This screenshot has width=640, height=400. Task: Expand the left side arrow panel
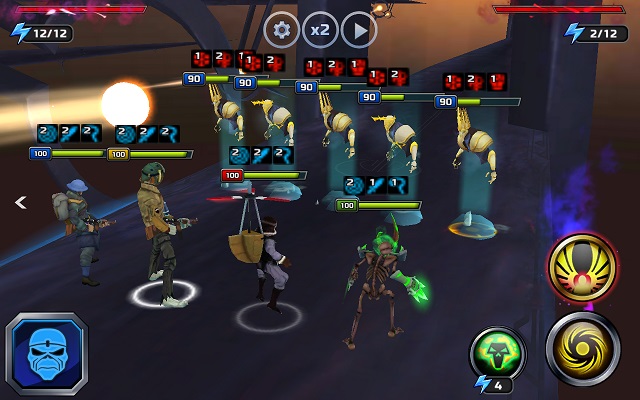tap(19, 202)
